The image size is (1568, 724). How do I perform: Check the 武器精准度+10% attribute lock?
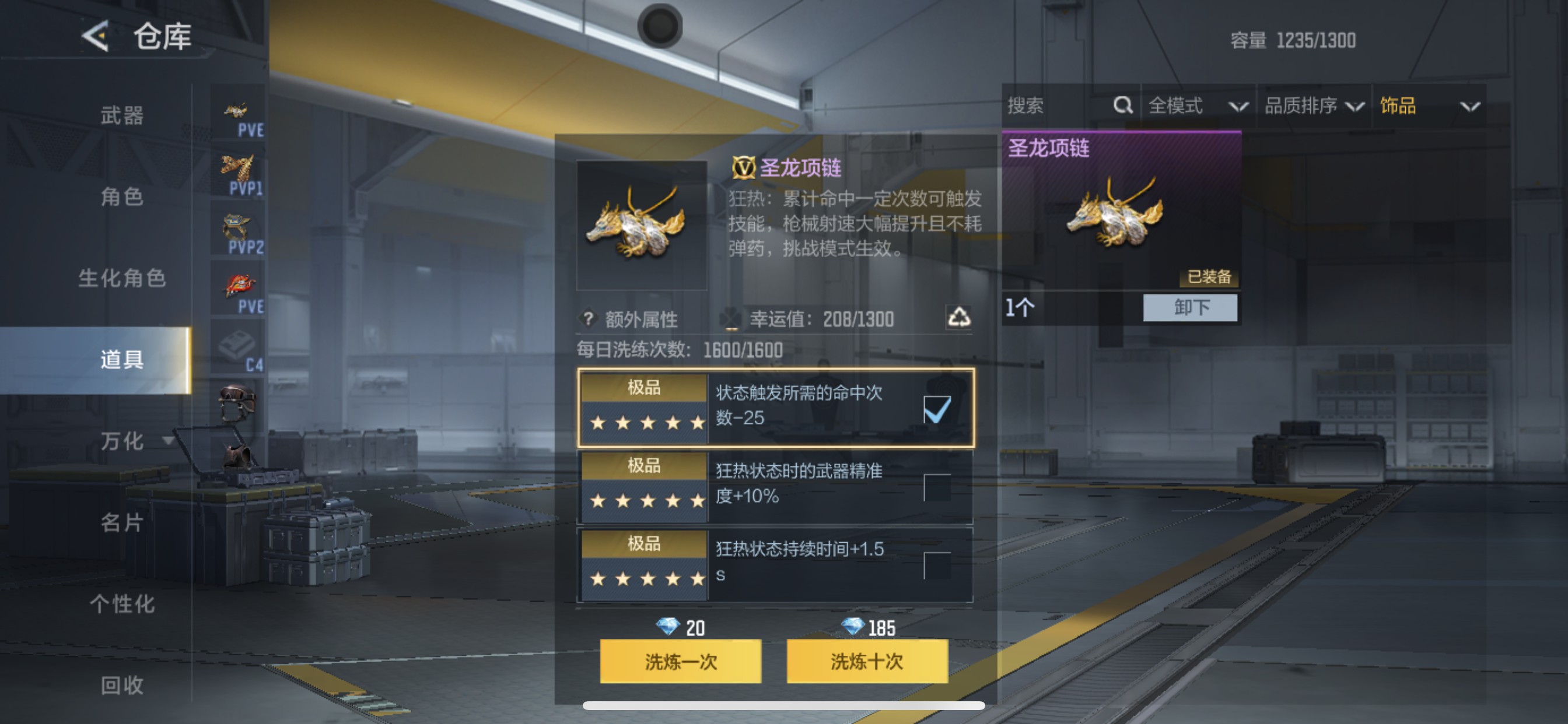[x=938, y=487]
